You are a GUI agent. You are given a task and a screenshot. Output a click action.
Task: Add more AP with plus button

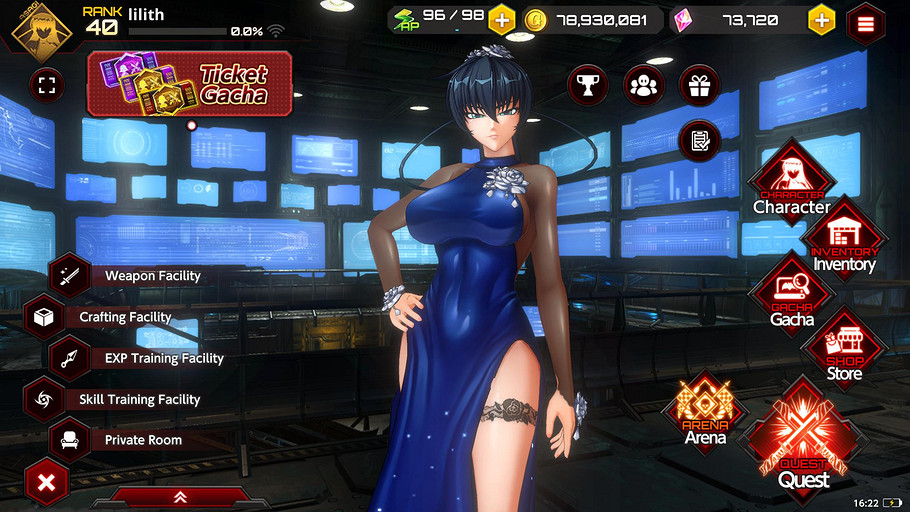pyautogui.click(x=501, y=20)
